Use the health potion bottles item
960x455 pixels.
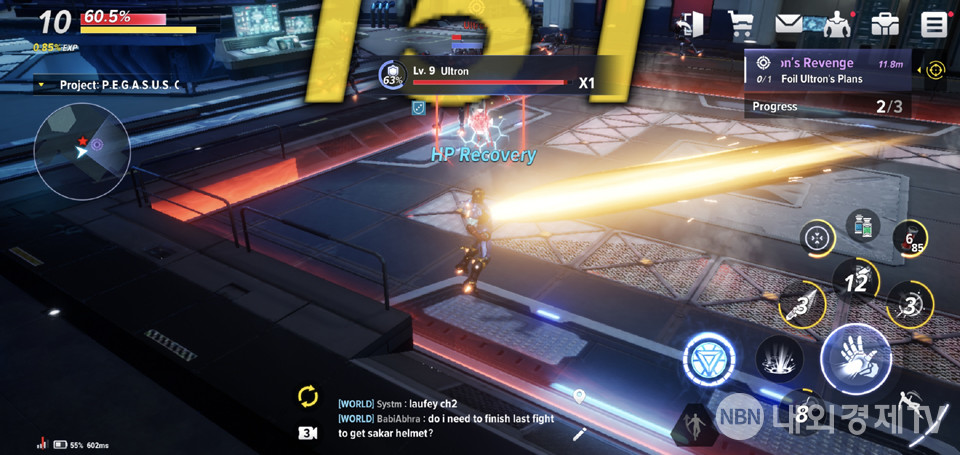[863, 226]
